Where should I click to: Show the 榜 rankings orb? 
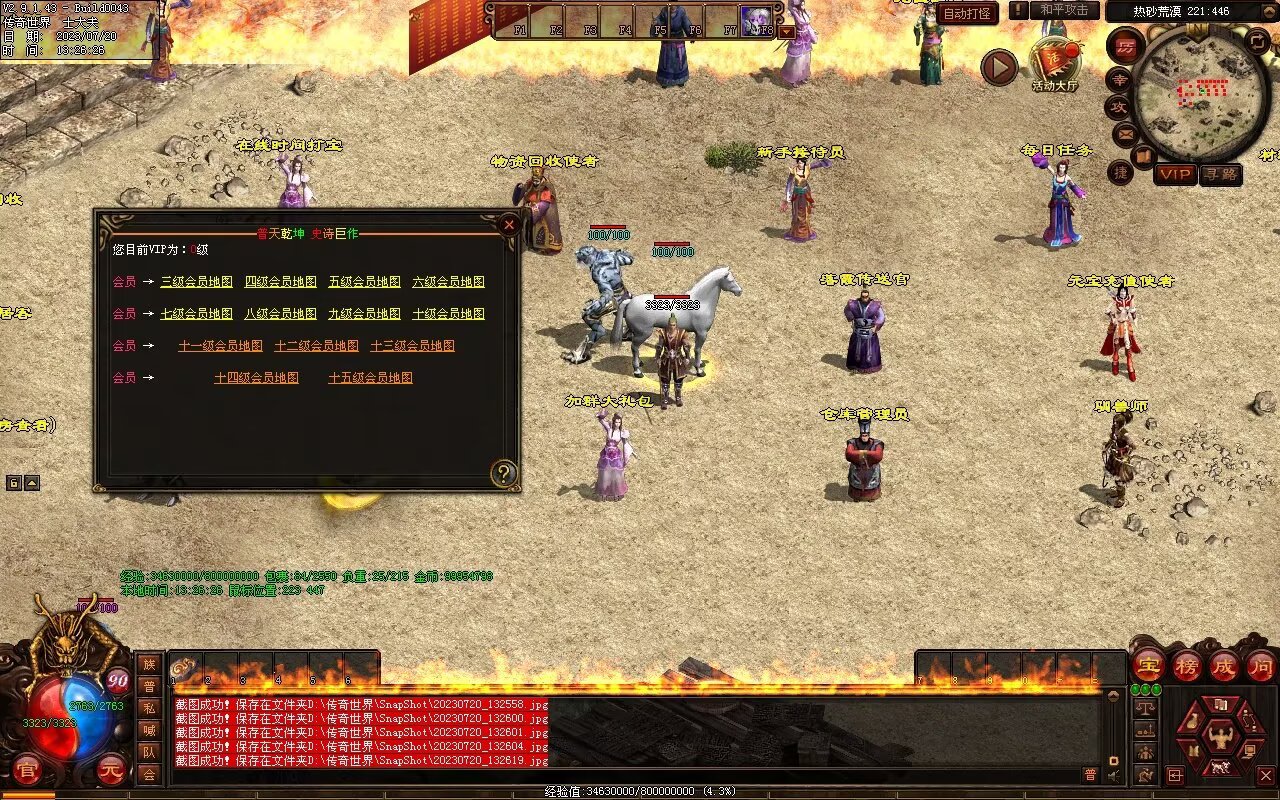[x=1186, y=665]
